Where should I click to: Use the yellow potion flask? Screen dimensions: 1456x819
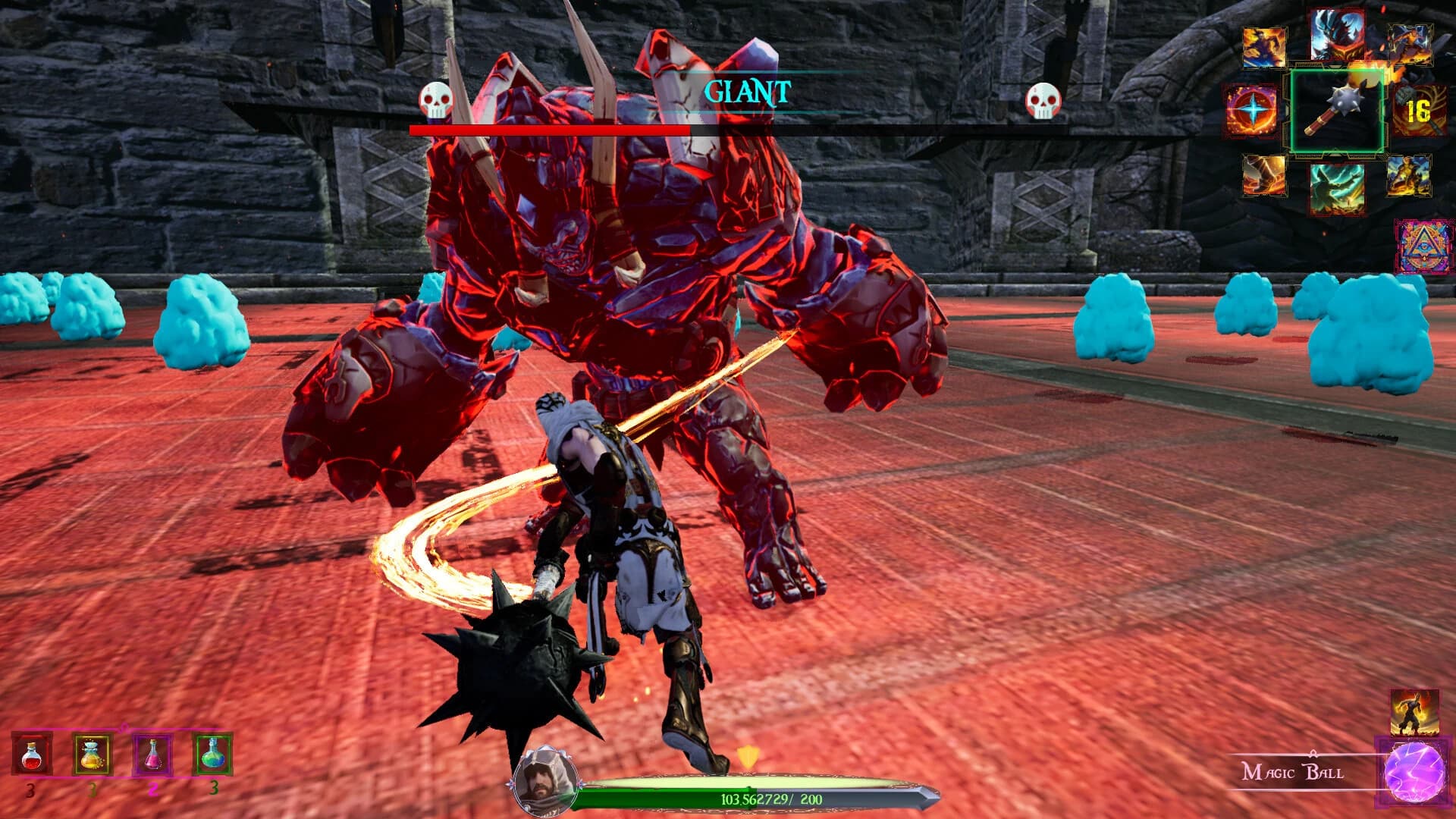(x=92, y=755)
